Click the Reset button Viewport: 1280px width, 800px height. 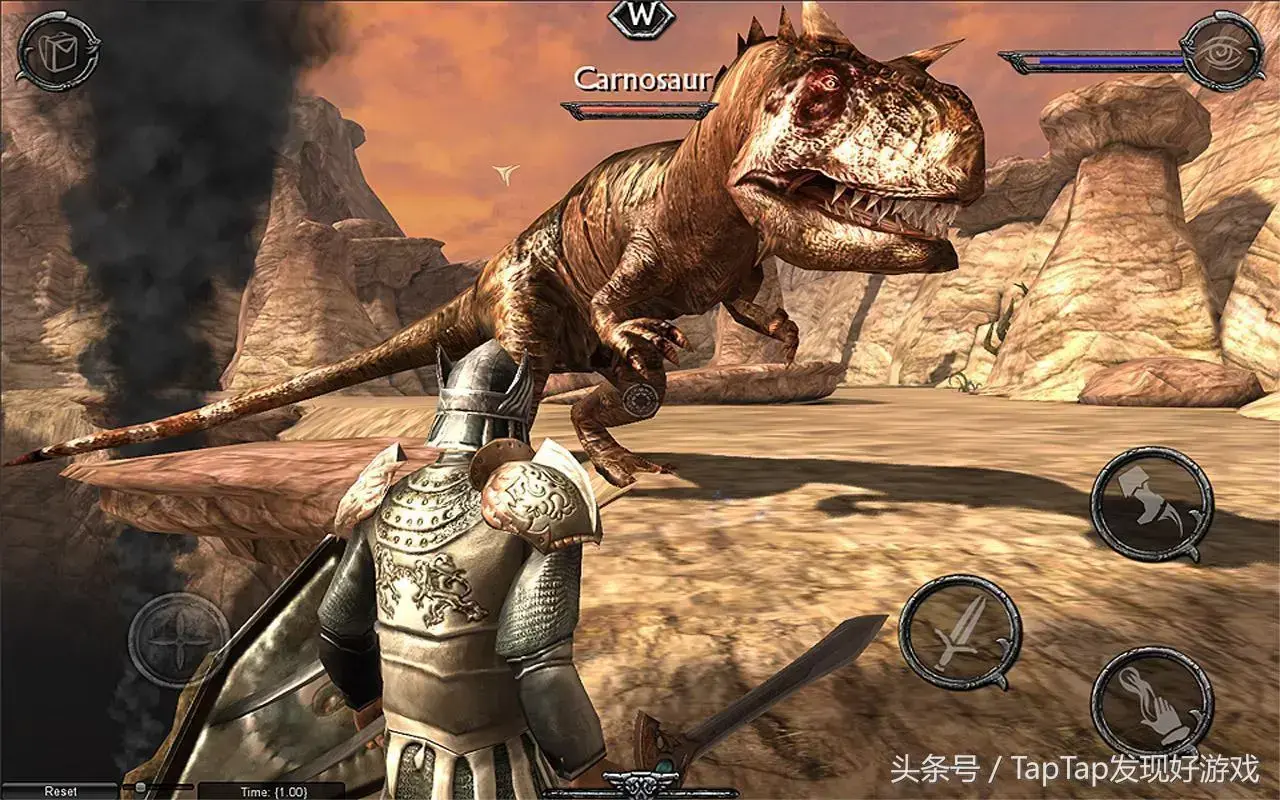point(60,791)
